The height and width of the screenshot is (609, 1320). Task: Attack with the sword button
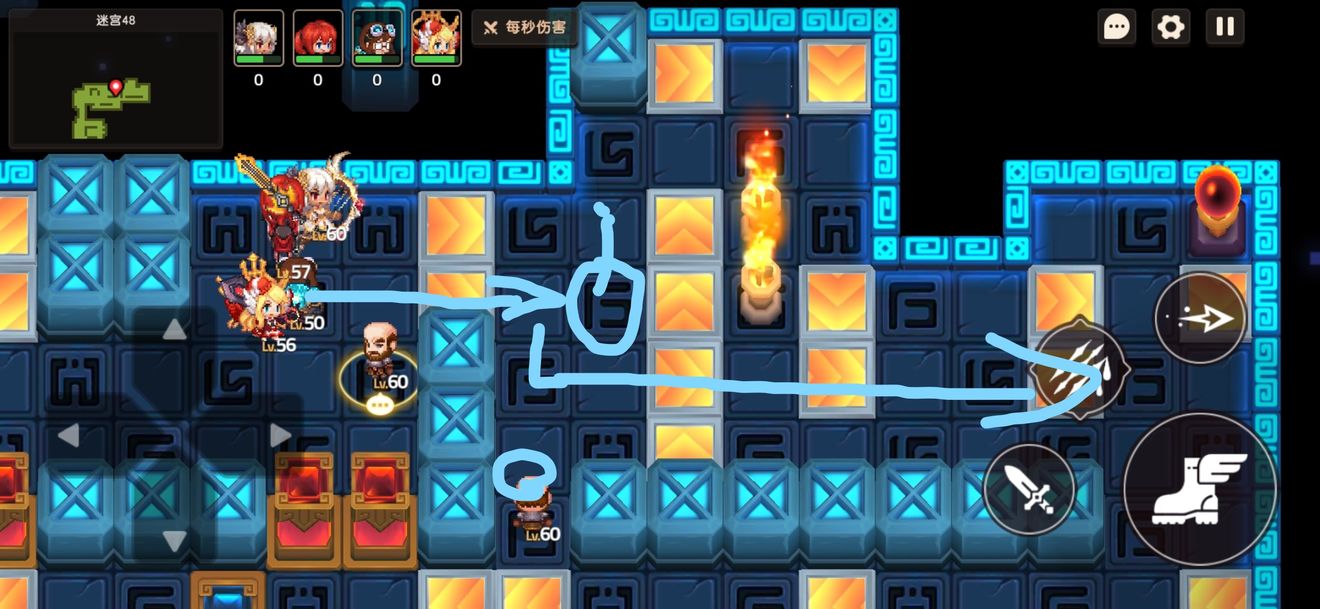[1029, 489]
